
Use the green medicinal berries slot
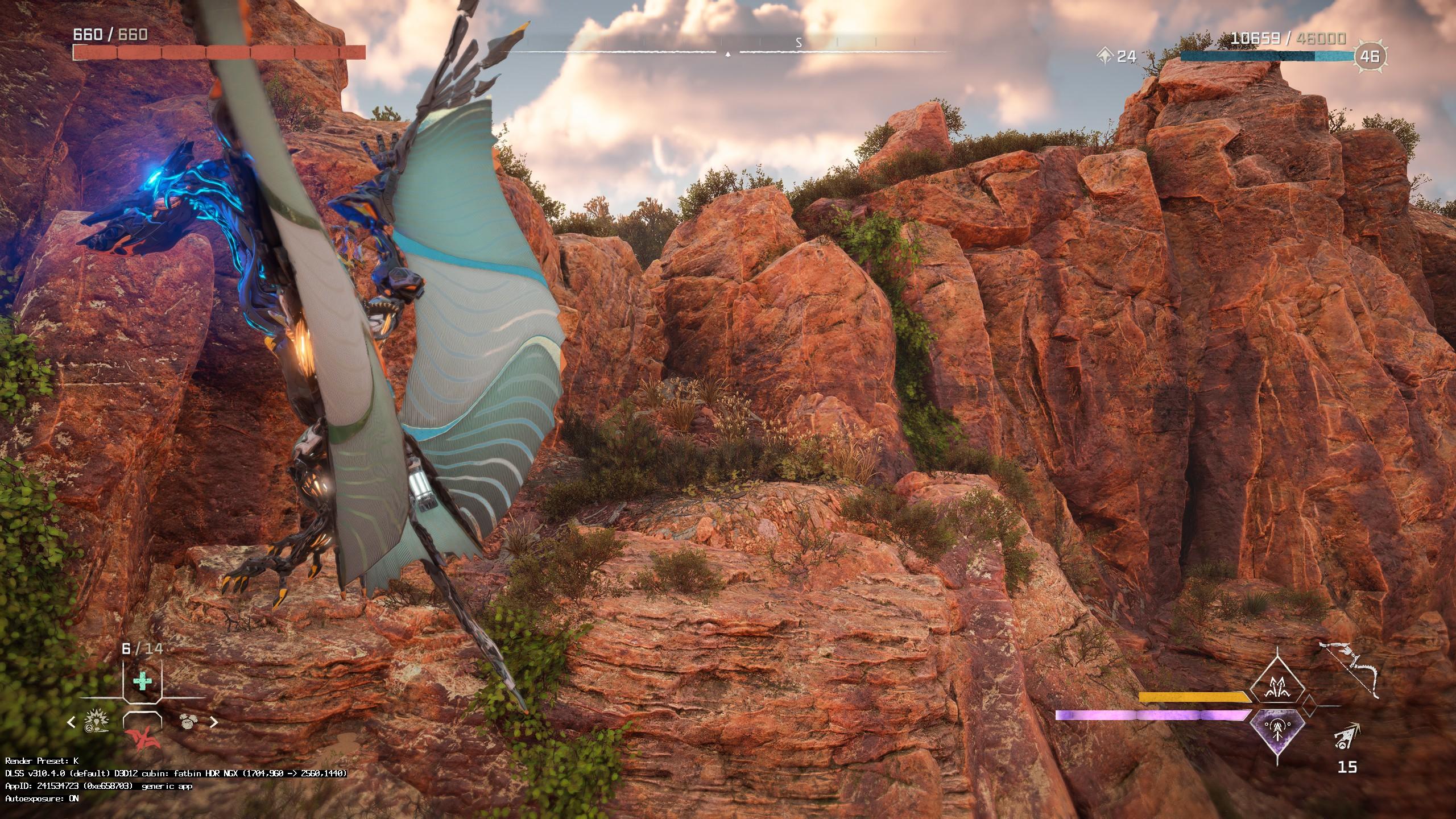point(142,681)
